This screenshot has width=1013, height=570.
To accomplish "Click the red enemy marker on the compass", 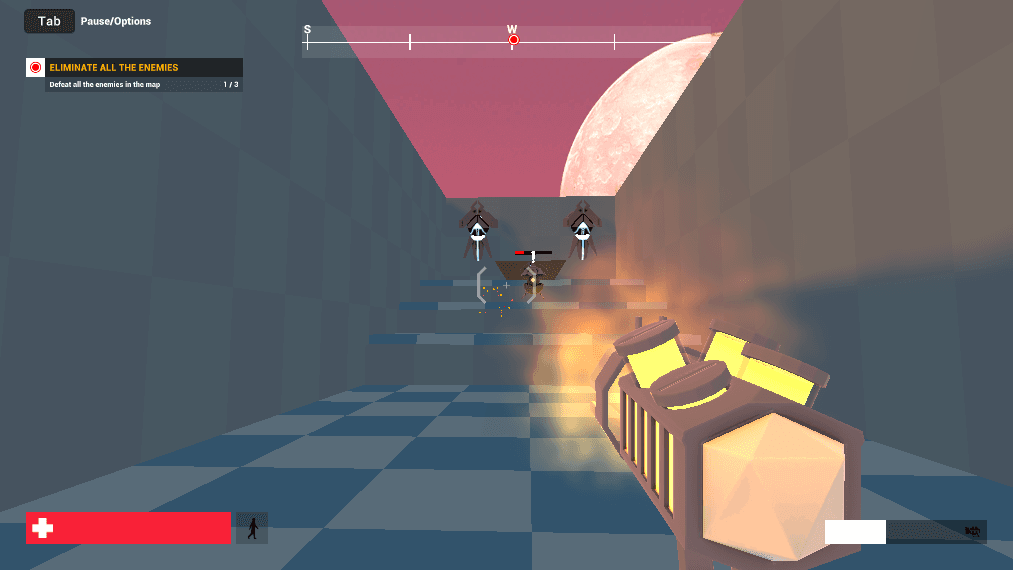I will tap(514, 40).
